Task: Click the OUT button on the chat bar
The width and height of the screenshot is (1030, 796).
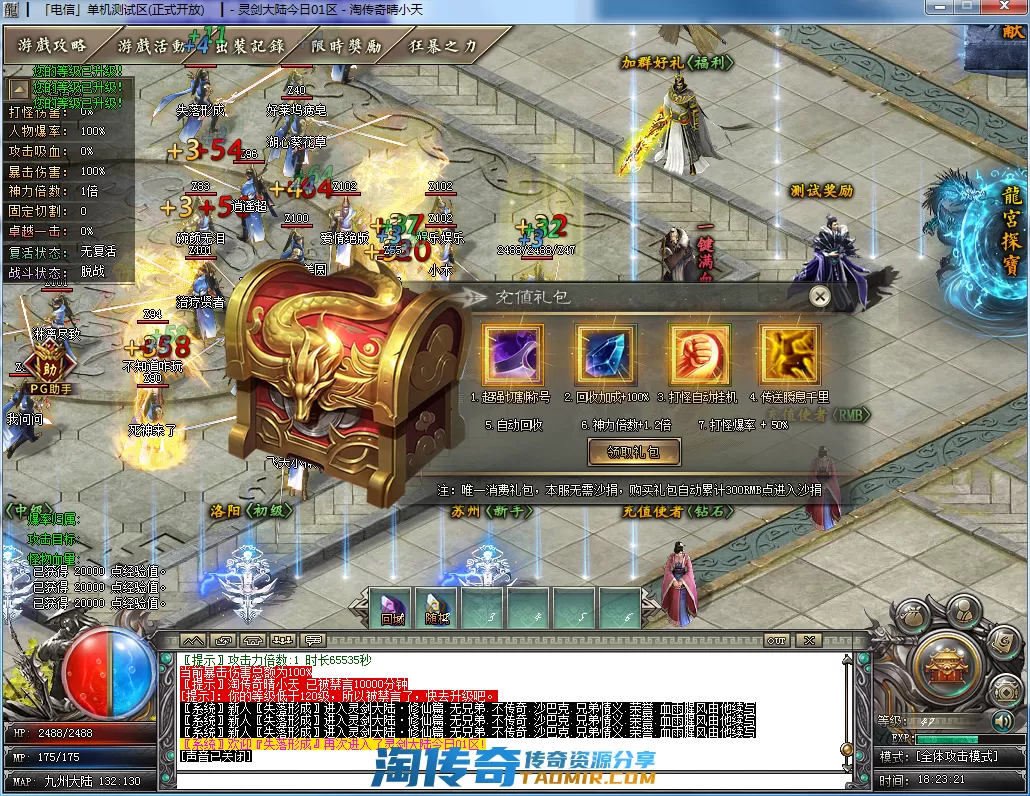Action: [775, 640]
